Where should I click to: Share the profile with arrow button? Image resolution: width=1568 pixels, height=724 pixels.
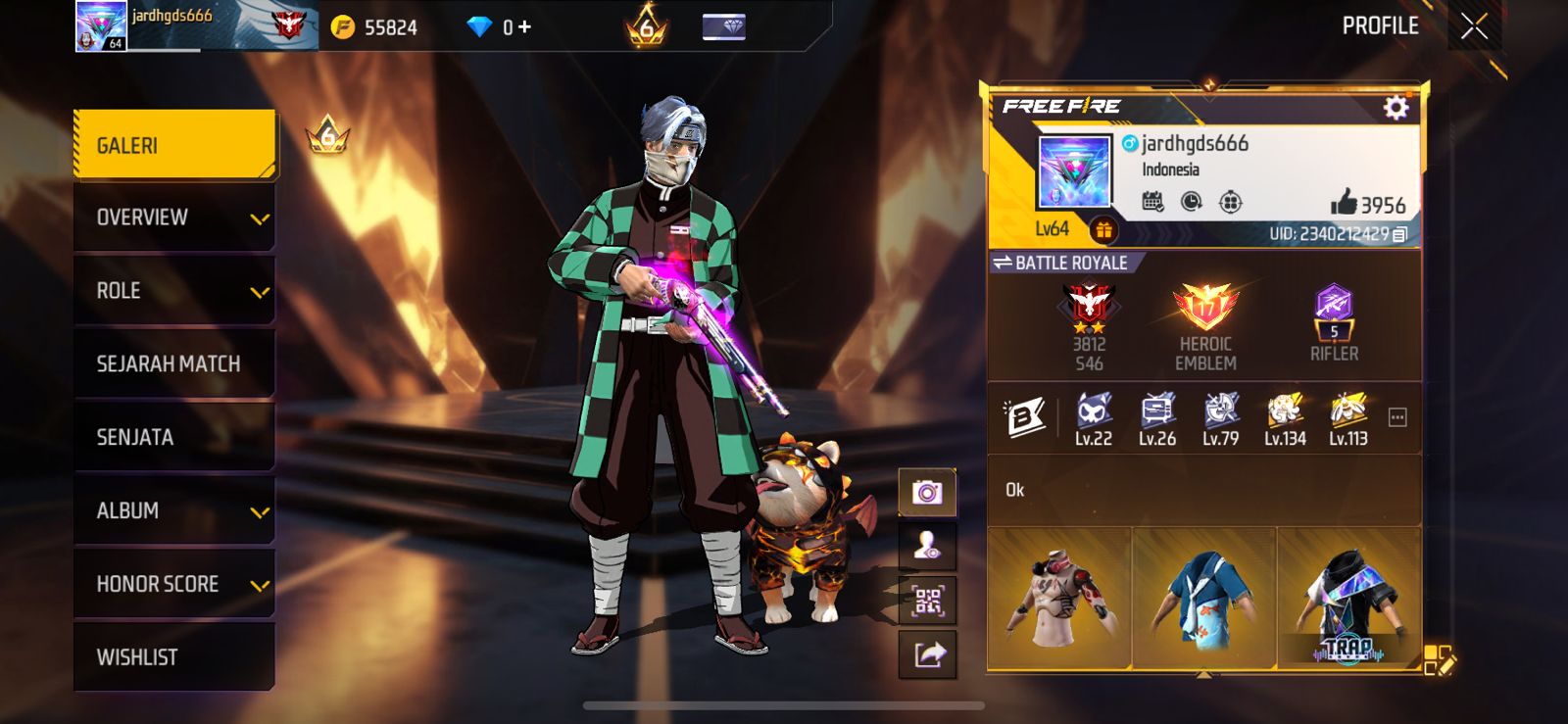pos(927,653)
